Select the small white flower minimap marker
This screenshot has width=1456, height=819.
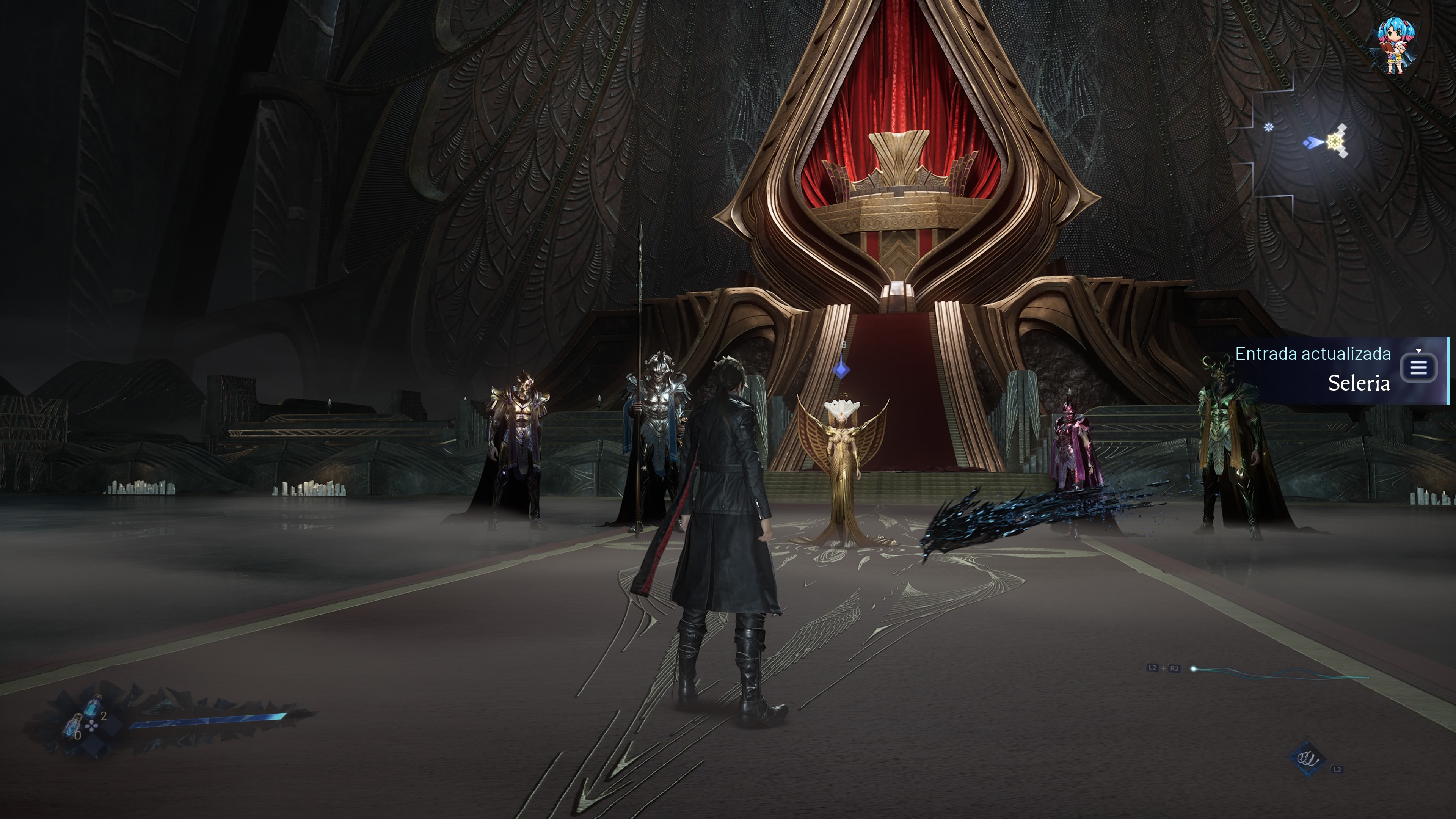1269,127
